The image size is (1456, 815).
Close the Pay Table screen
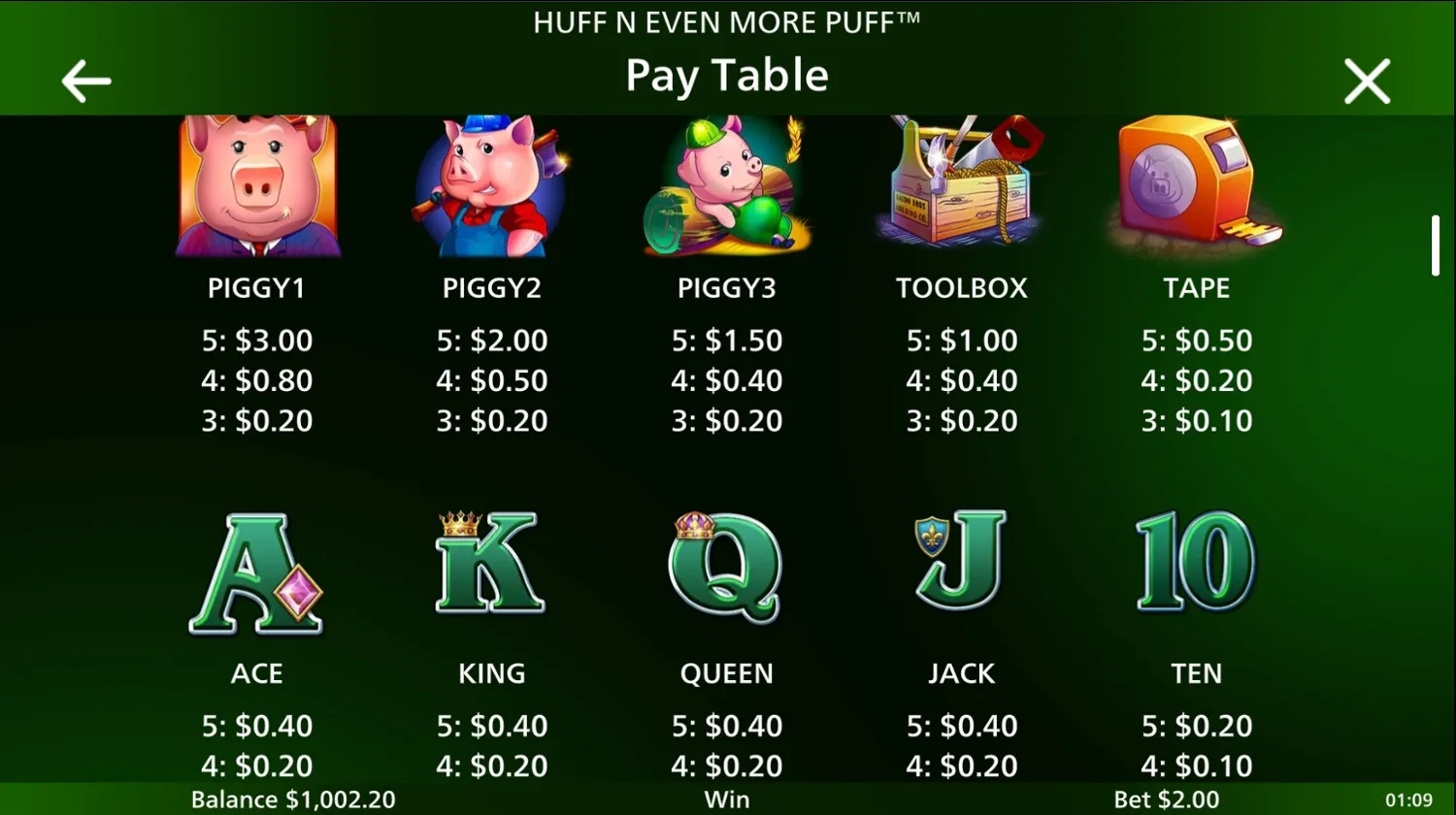[1367, 81]
